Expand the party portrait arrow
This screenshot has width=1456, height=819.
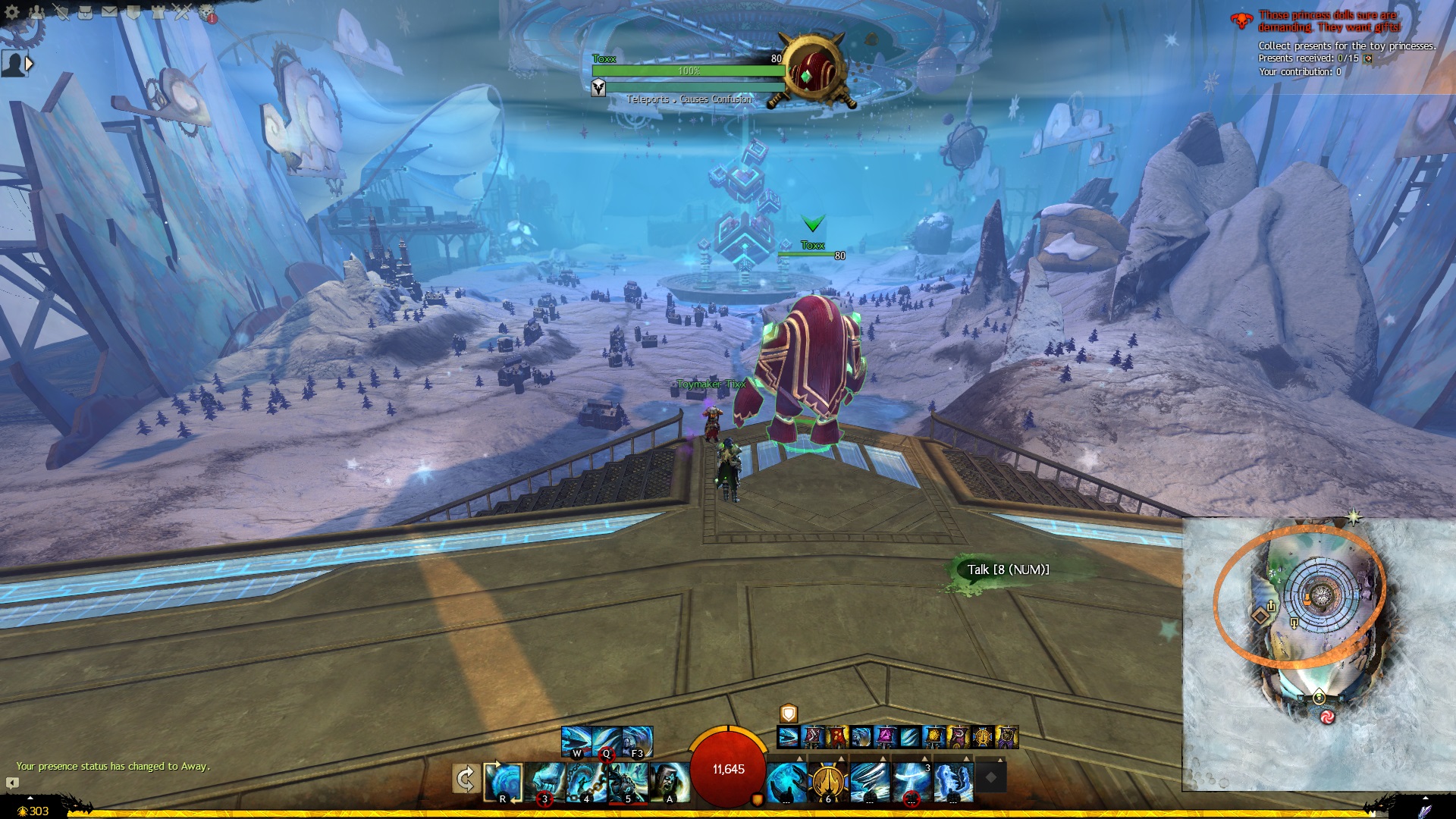(x=30, y=64)
